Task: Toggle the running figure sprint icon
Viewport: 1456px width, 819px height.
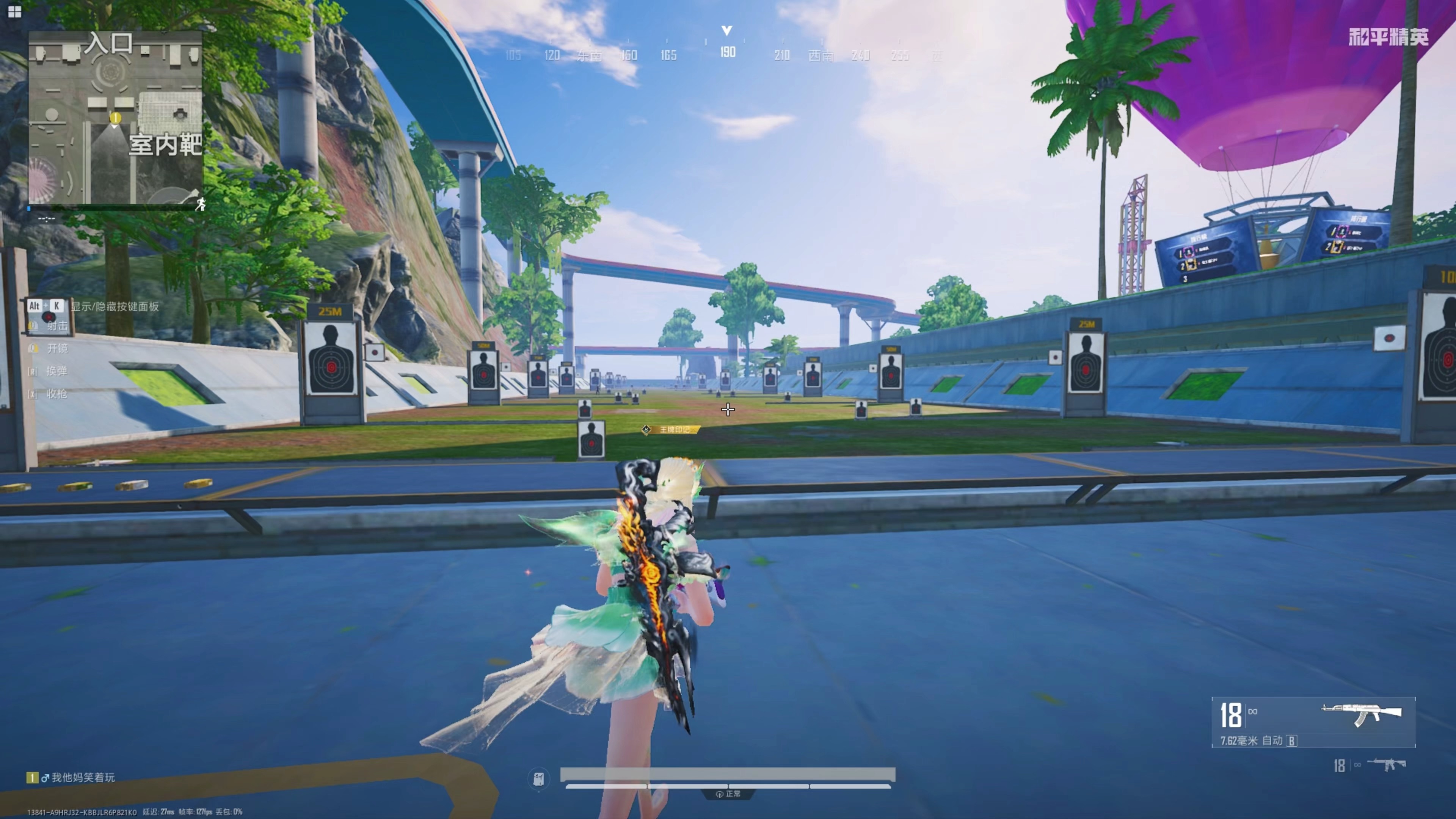Action: pyautogui.click(x=200, y=205)
